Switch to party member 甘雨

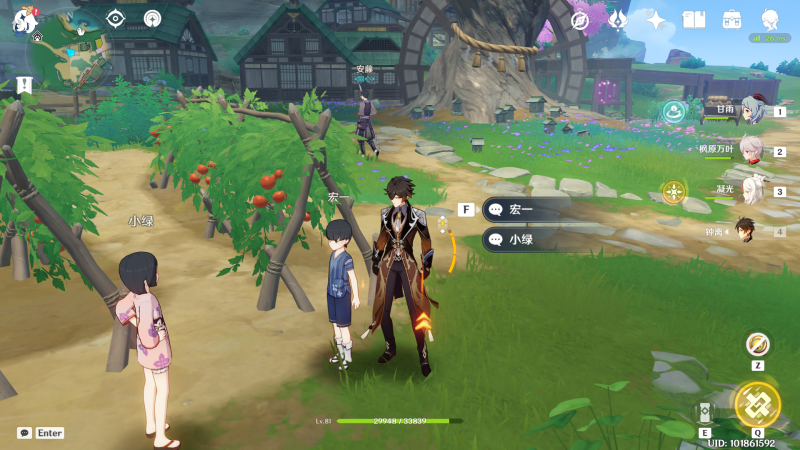click(x=752, y=111)
